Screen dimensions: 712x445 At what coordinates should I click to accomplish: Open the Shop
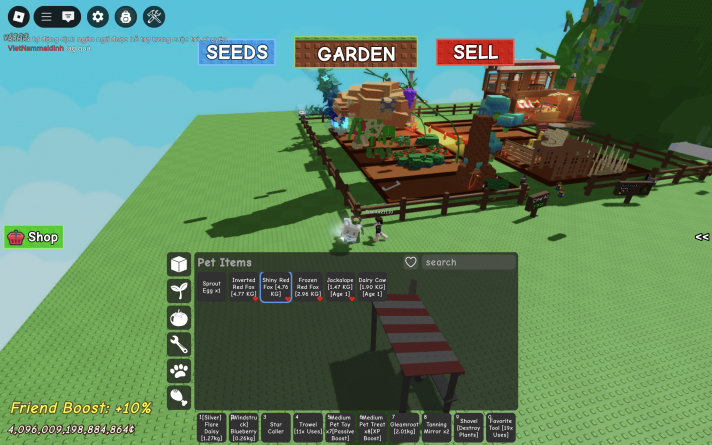34,237
